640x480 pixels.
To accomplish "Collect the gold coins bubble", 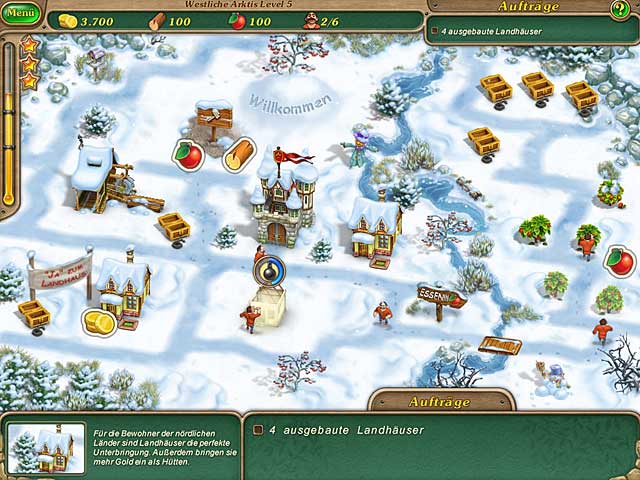I will click(98, 322).
